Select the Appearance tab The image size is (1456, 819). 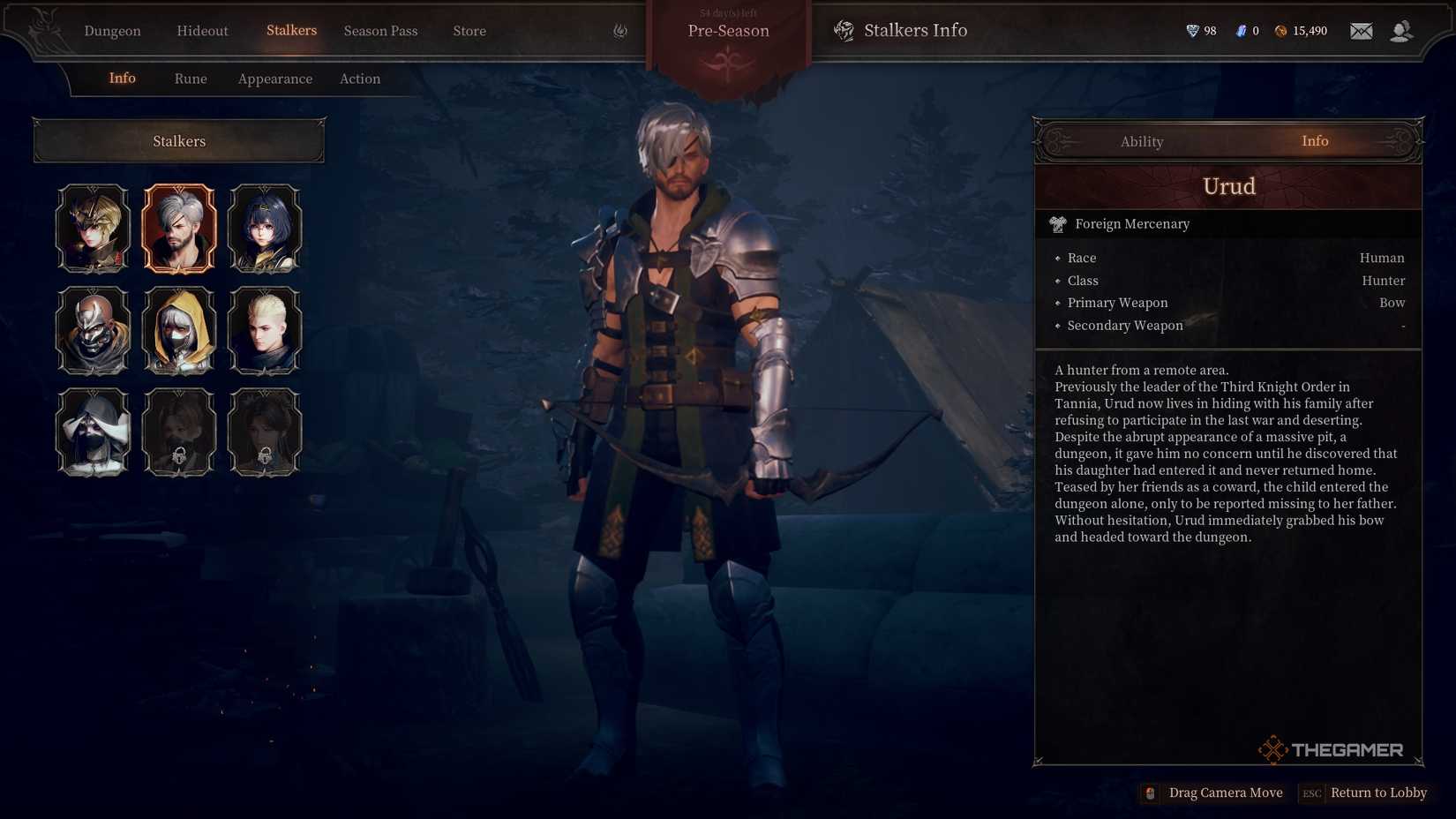pyautogui.click(x=274, y=79)
